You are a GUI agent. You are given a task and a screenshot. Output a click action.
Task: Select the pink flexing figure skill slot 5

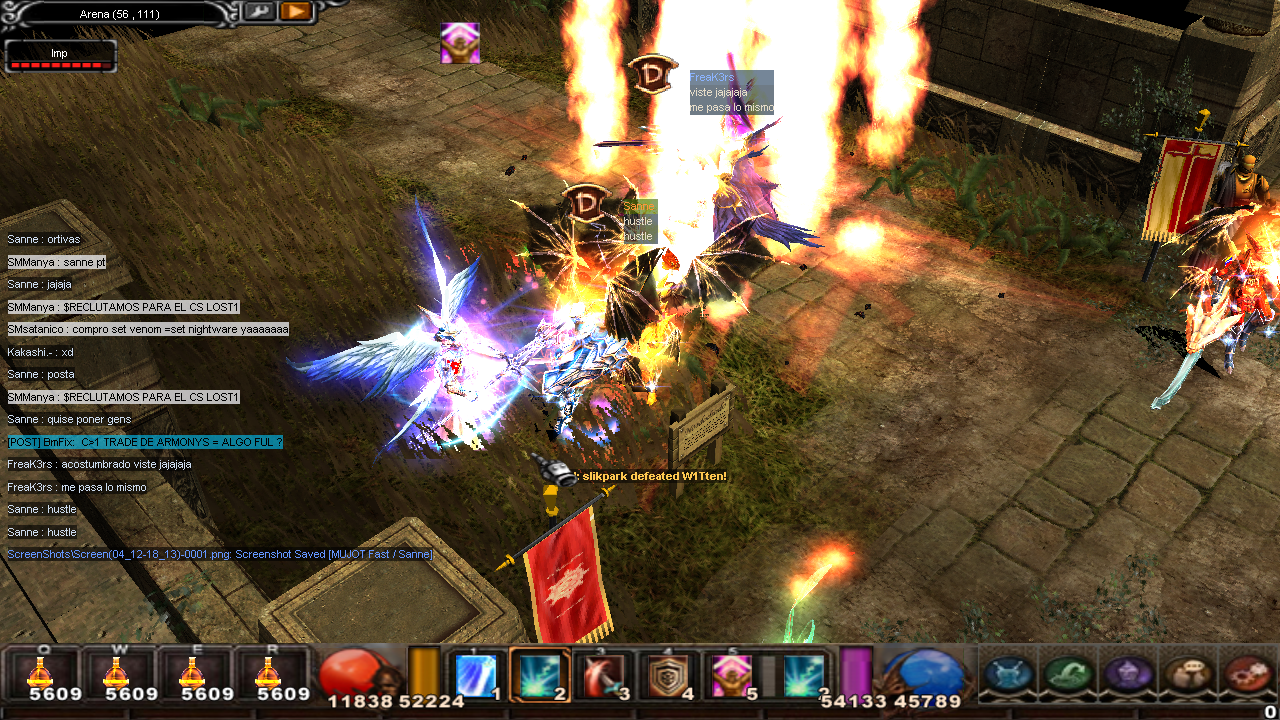[x=732, y=675]
